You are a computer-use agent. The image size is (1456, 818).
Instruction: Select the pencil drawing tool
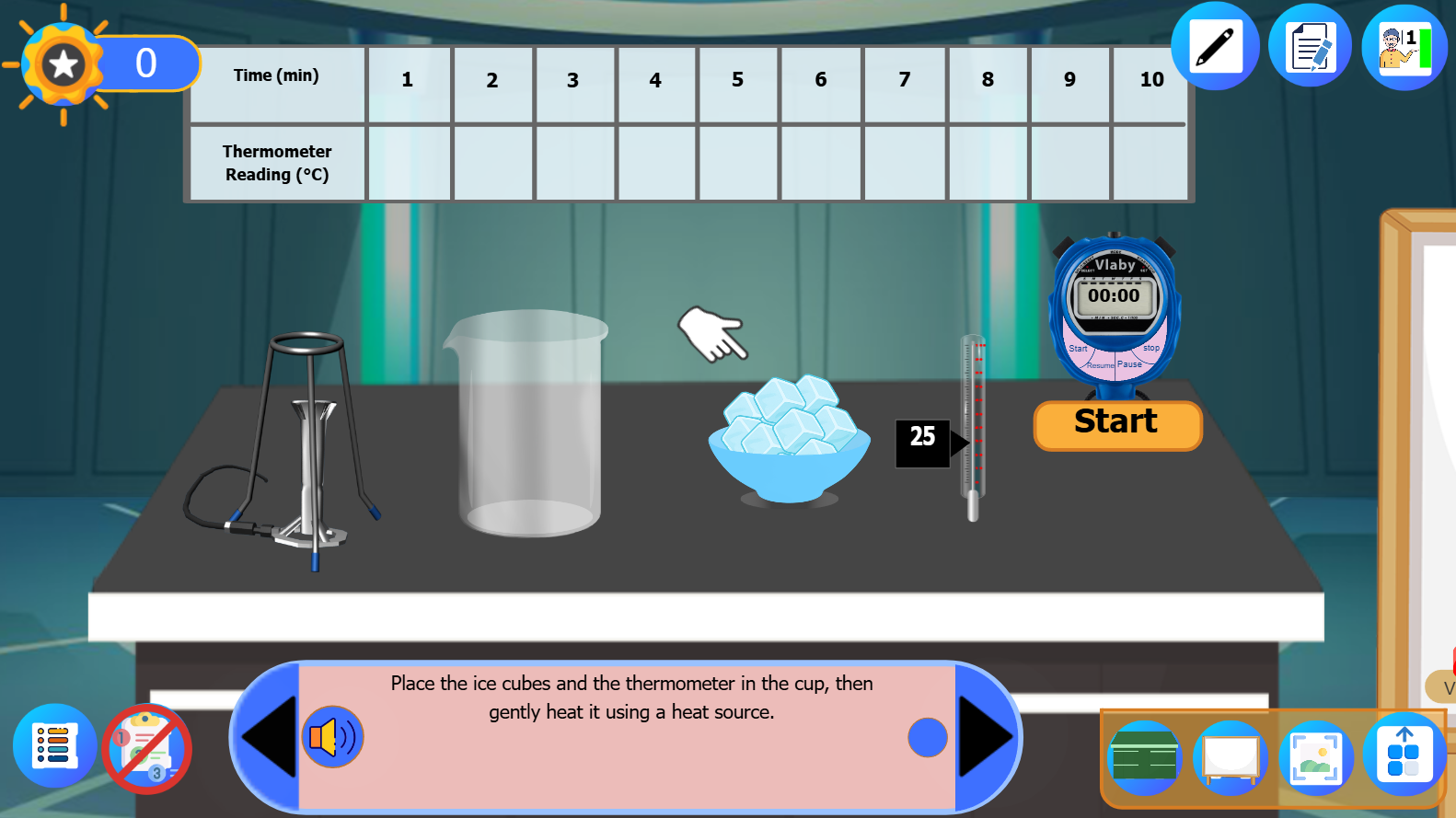point(1214,45)
